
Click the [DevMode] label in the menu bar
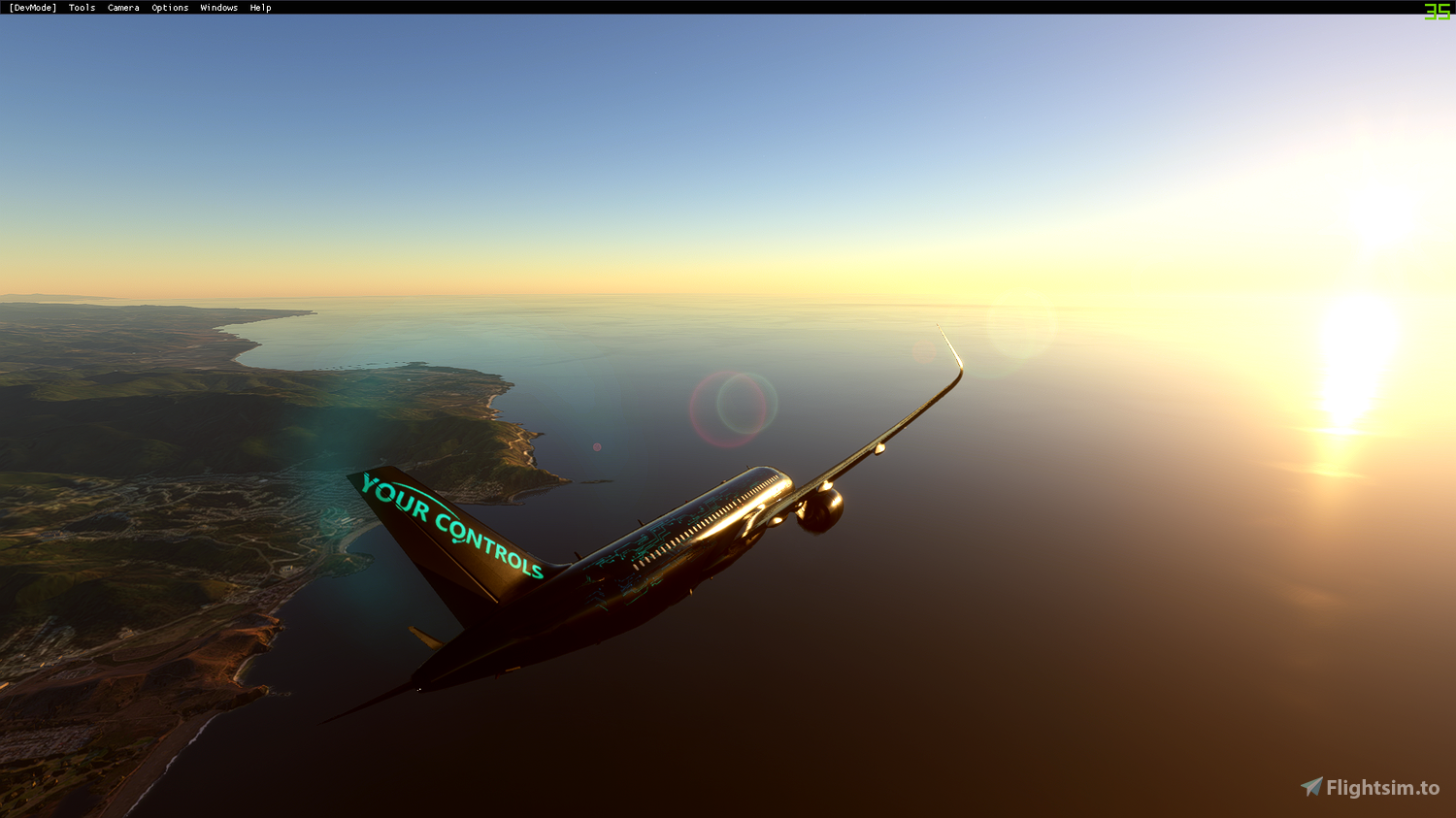(x=32, y=7)
